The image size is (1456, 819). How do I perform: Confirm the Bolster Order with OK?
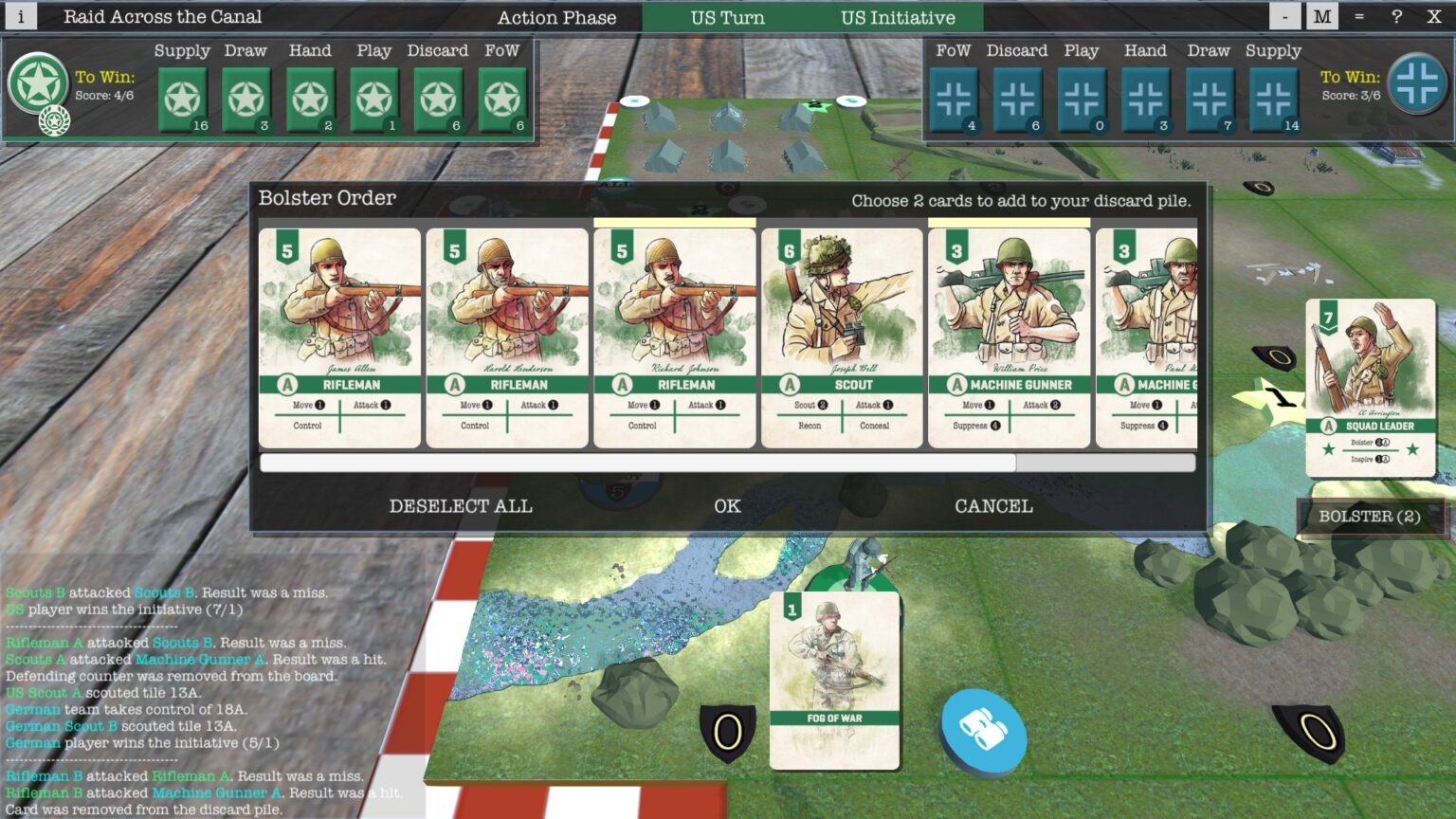[727, 506]
